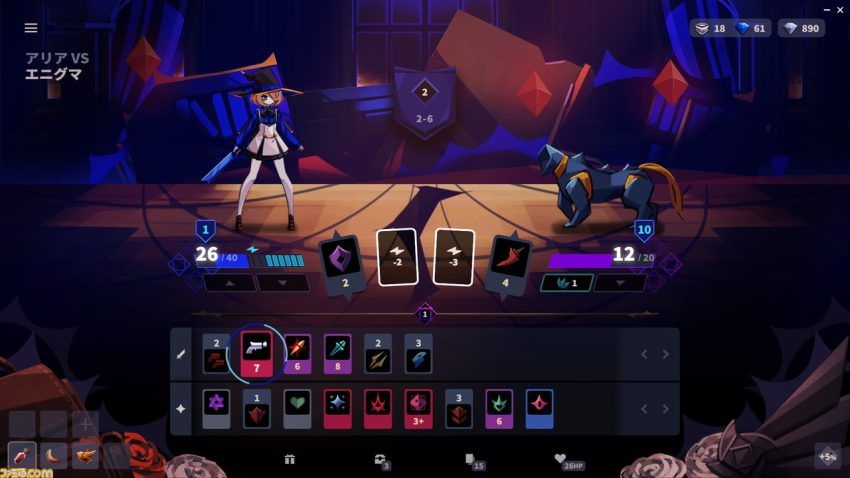Image resolution: width=850 pixels, height=478 pixels.
Task: Open the card deck pile showing 15
Action: [x=470, y=460]
